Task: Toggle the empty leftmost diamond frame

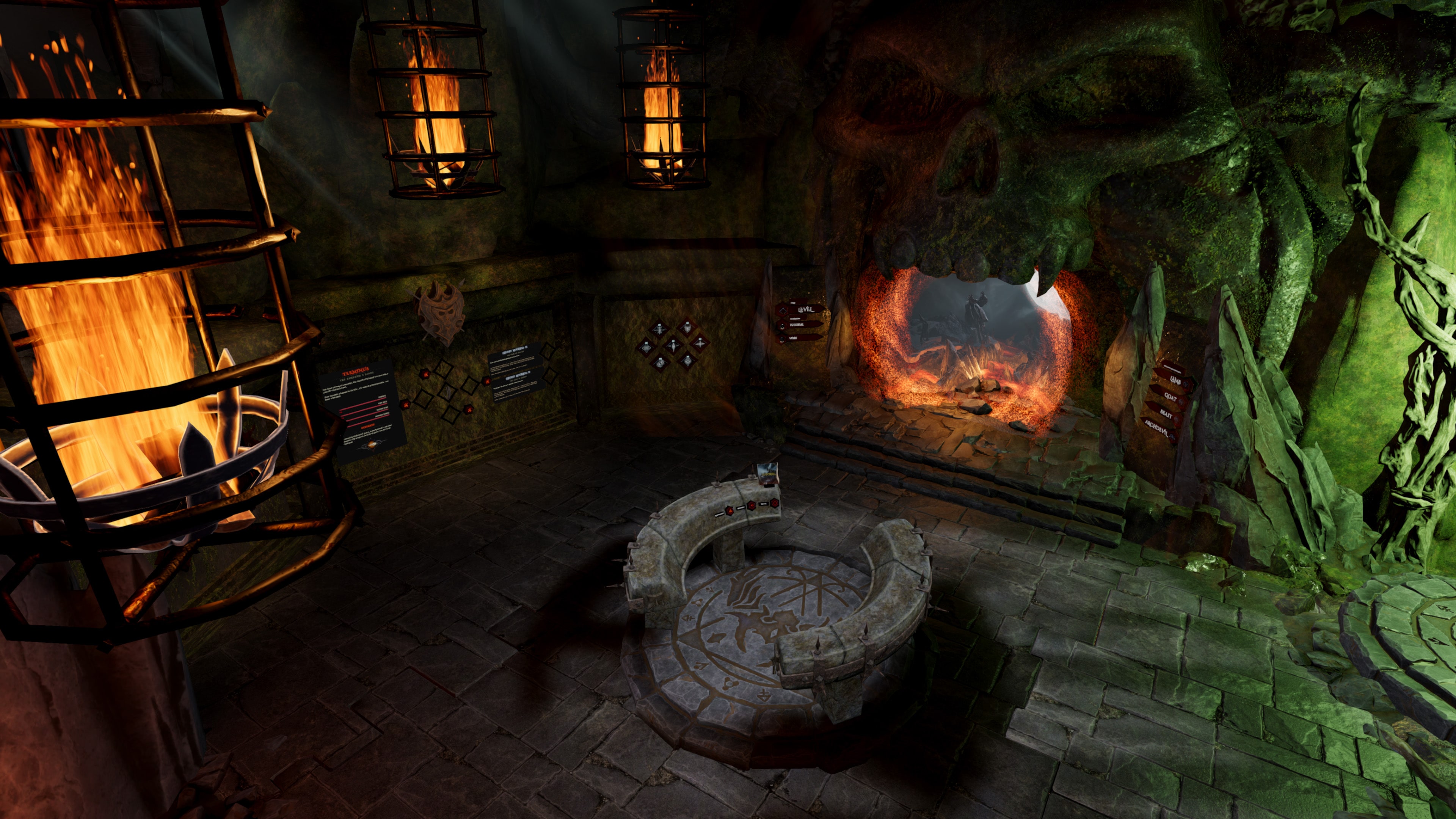Action: pyautogui.click(x=423, y=399)
